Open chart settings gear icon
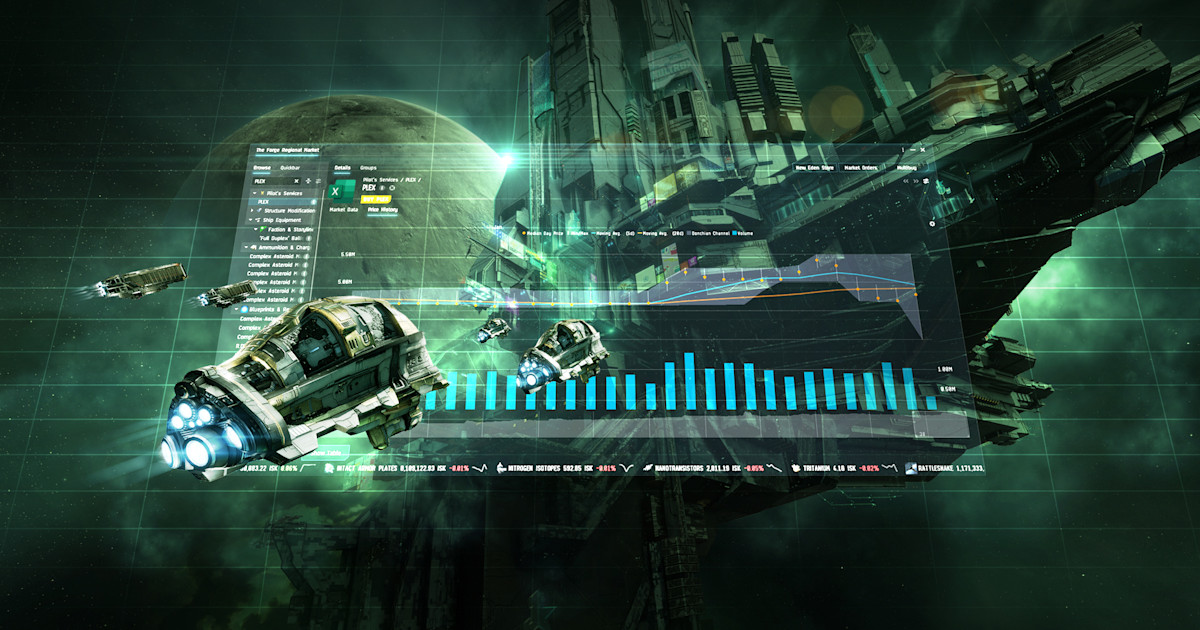Image resolution: width=1200 pixels, height=630 pixels. click(932, 223)
